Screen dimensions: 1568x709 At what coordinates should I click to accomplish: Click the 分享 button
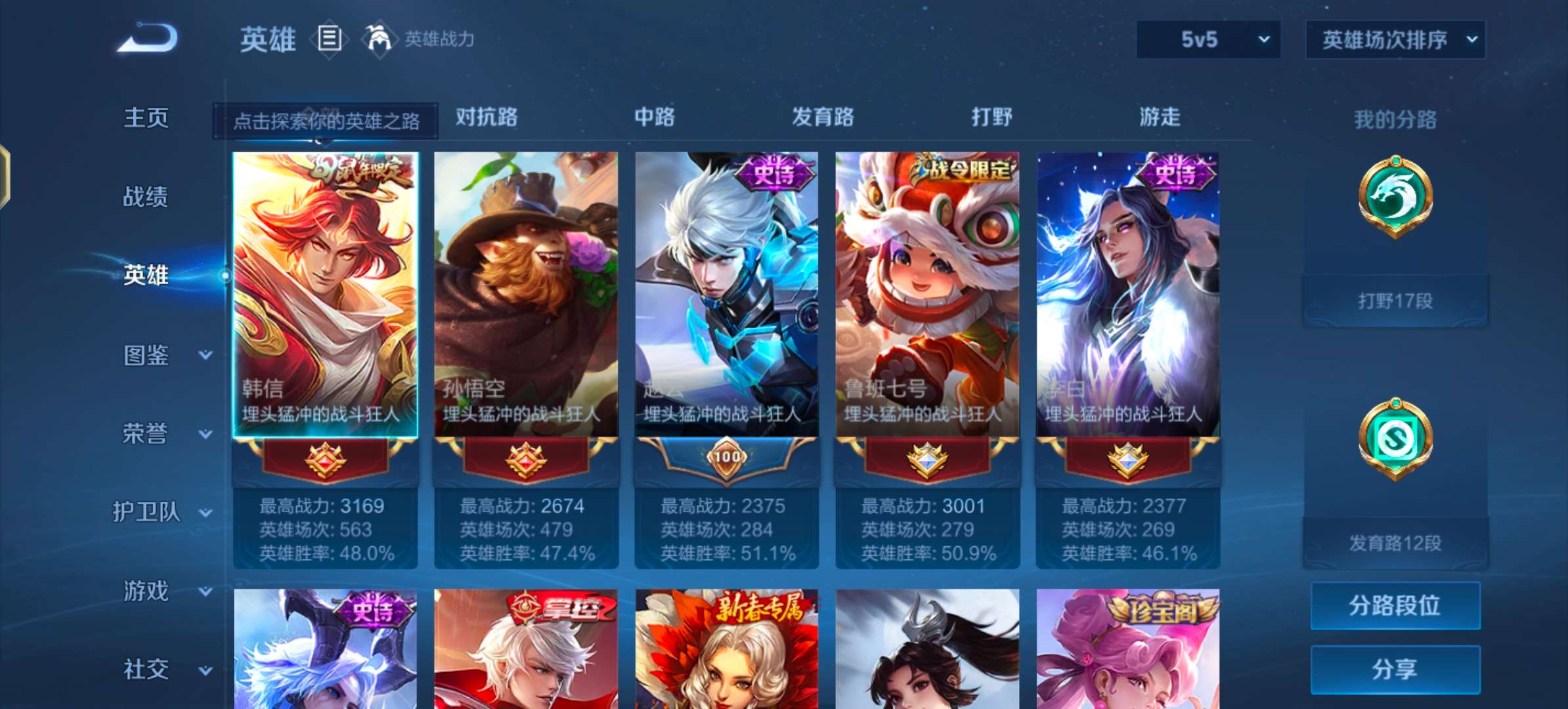pos(1395,668)
